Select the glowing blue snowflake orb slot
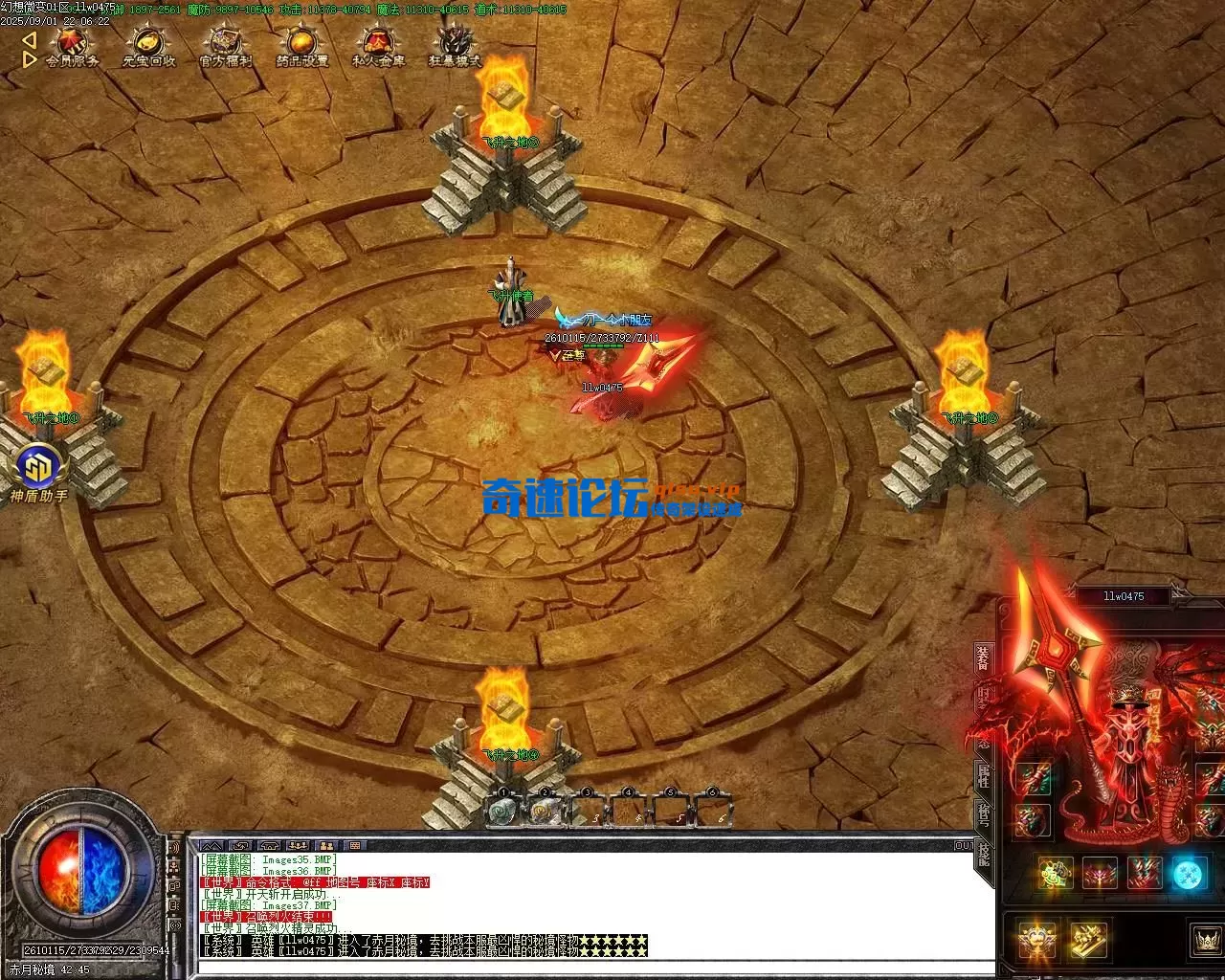Screen dimensions: 1225x980 coord(1189,874)
